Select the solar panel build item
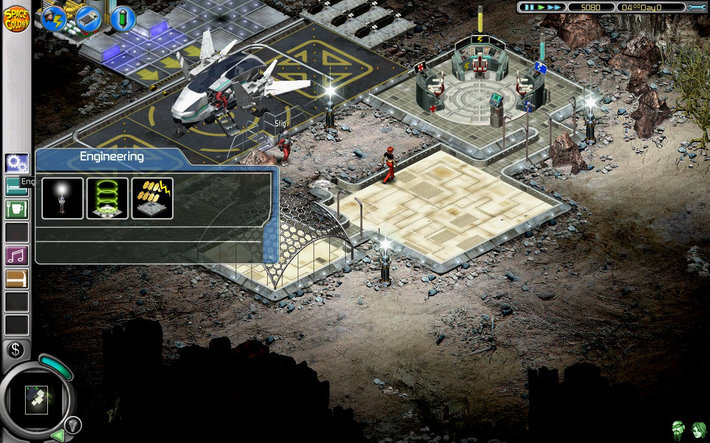Screen dimensions: 710x443 (152, 198)
